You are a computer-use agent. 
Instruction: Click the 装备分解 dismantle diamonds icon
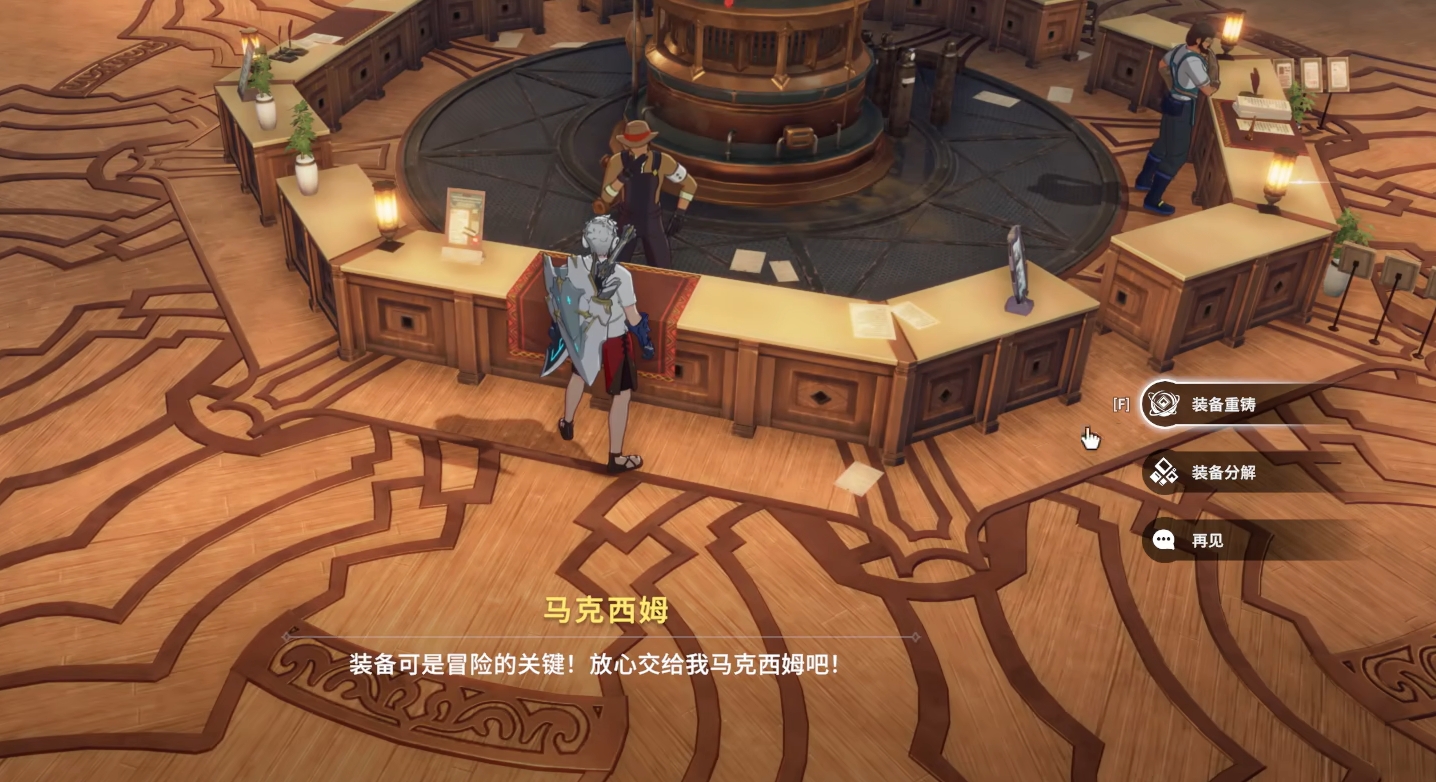click(1163, 473)
